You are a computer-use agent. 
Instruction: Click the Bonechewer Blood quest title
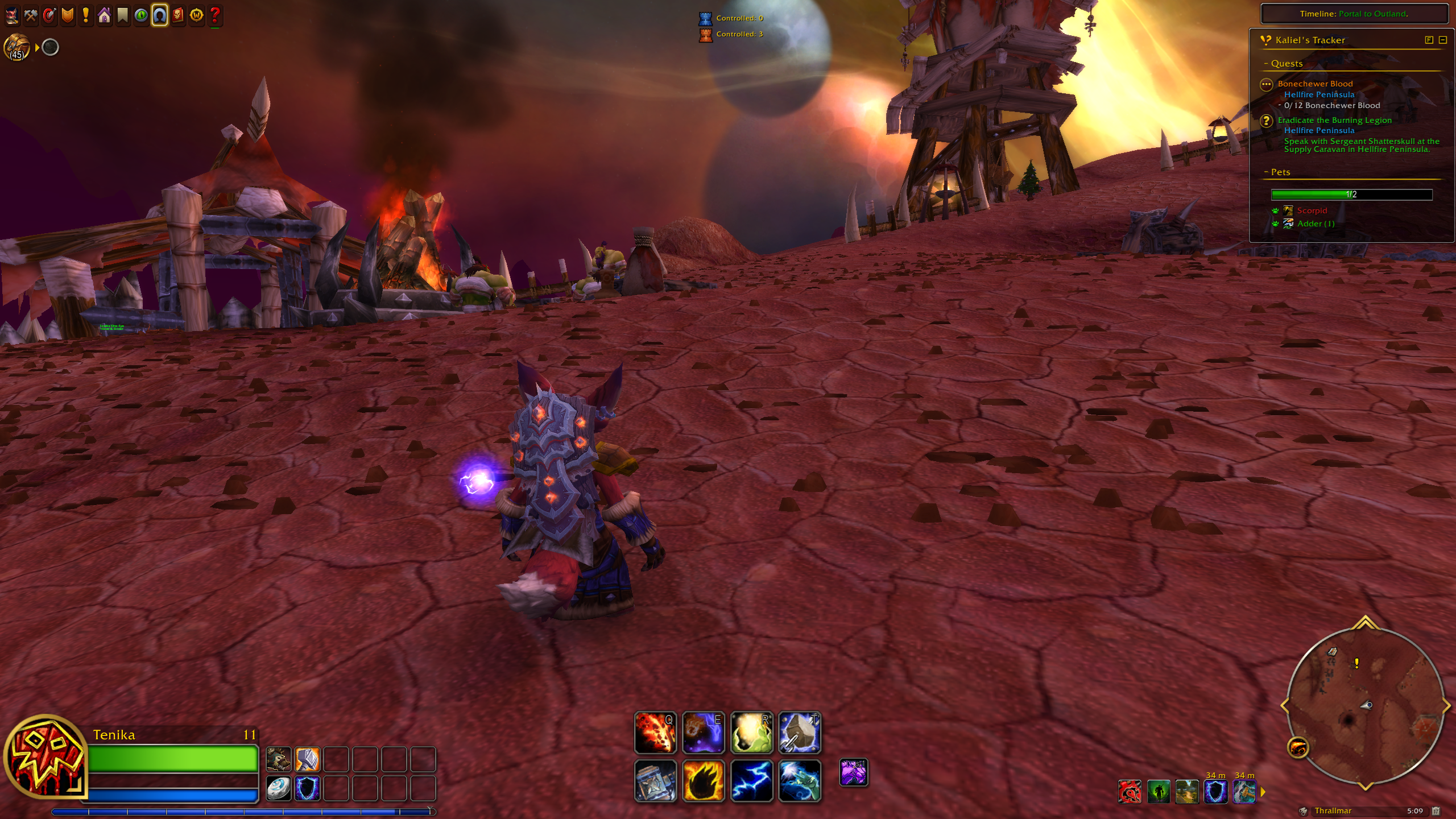click(x=1315, y=84)
